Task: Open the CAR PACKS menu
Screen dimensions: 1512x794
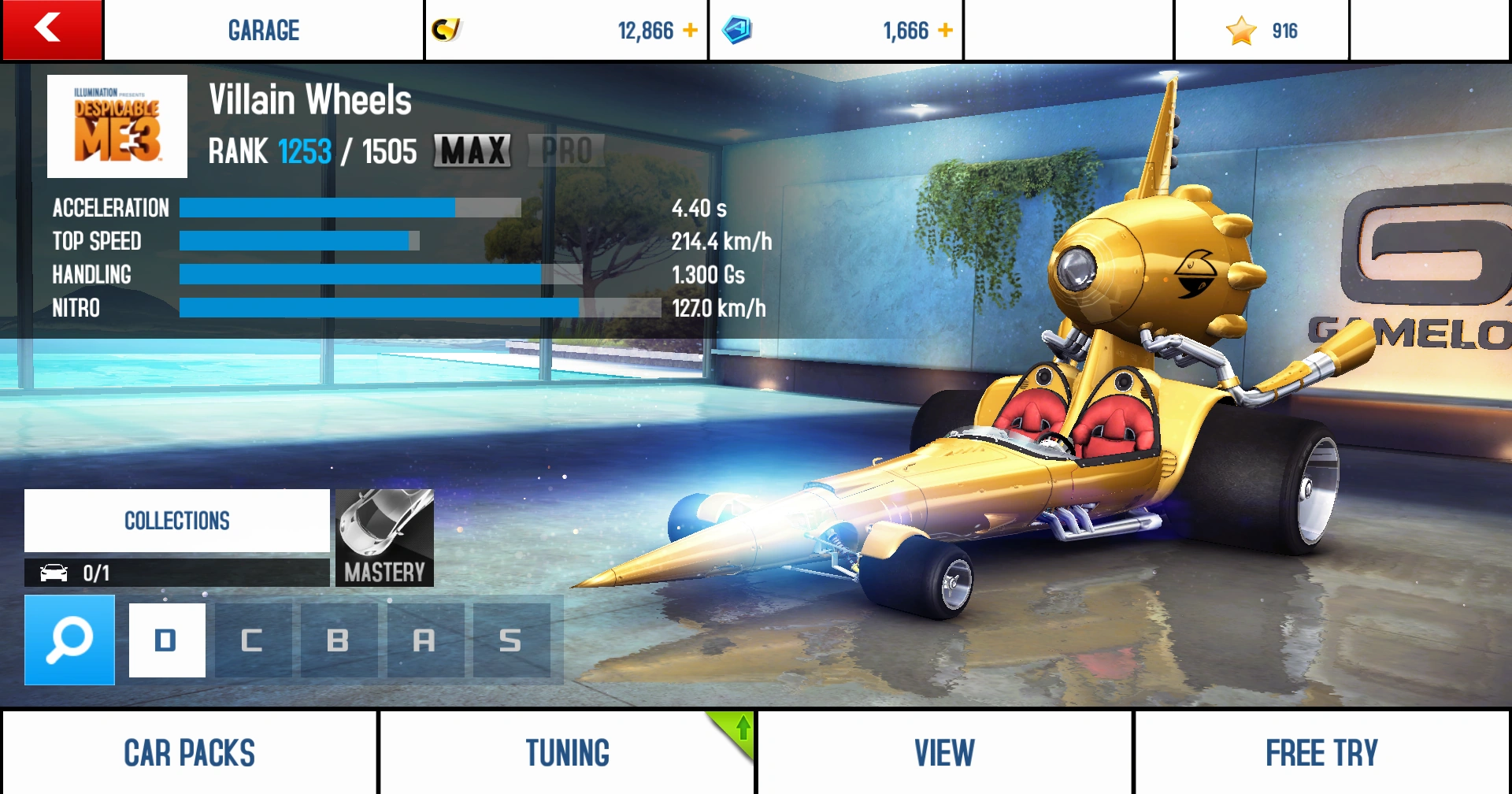Action: coord(189,751)
